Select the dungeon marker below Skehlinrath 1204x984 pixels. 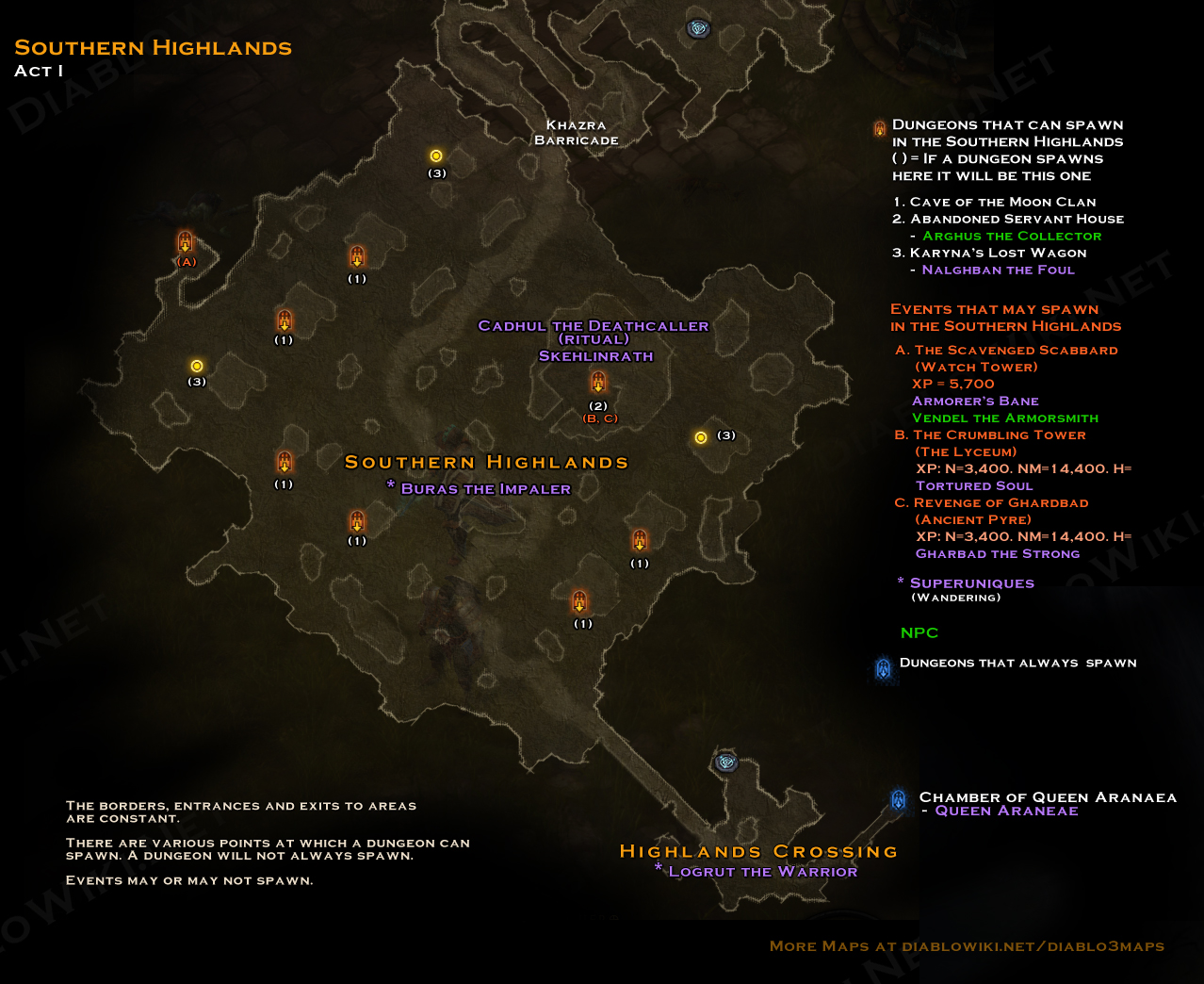[597, 382]
